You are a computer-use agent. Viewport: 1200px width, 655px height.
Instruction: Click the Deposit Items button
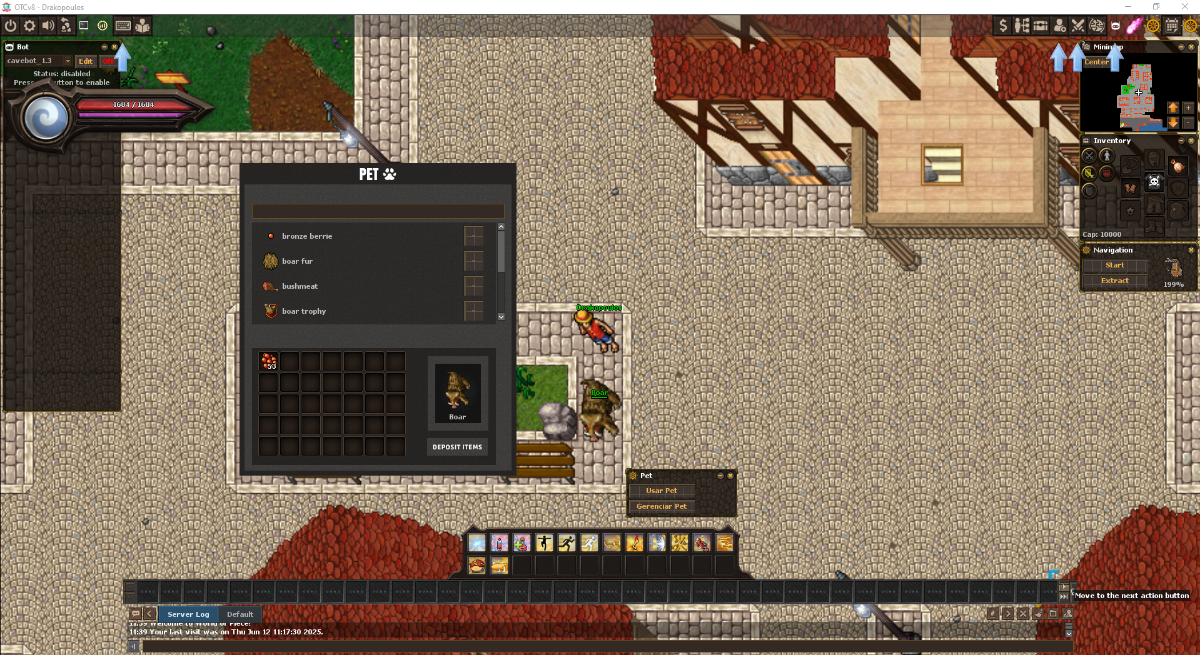[x=457, y=447]
